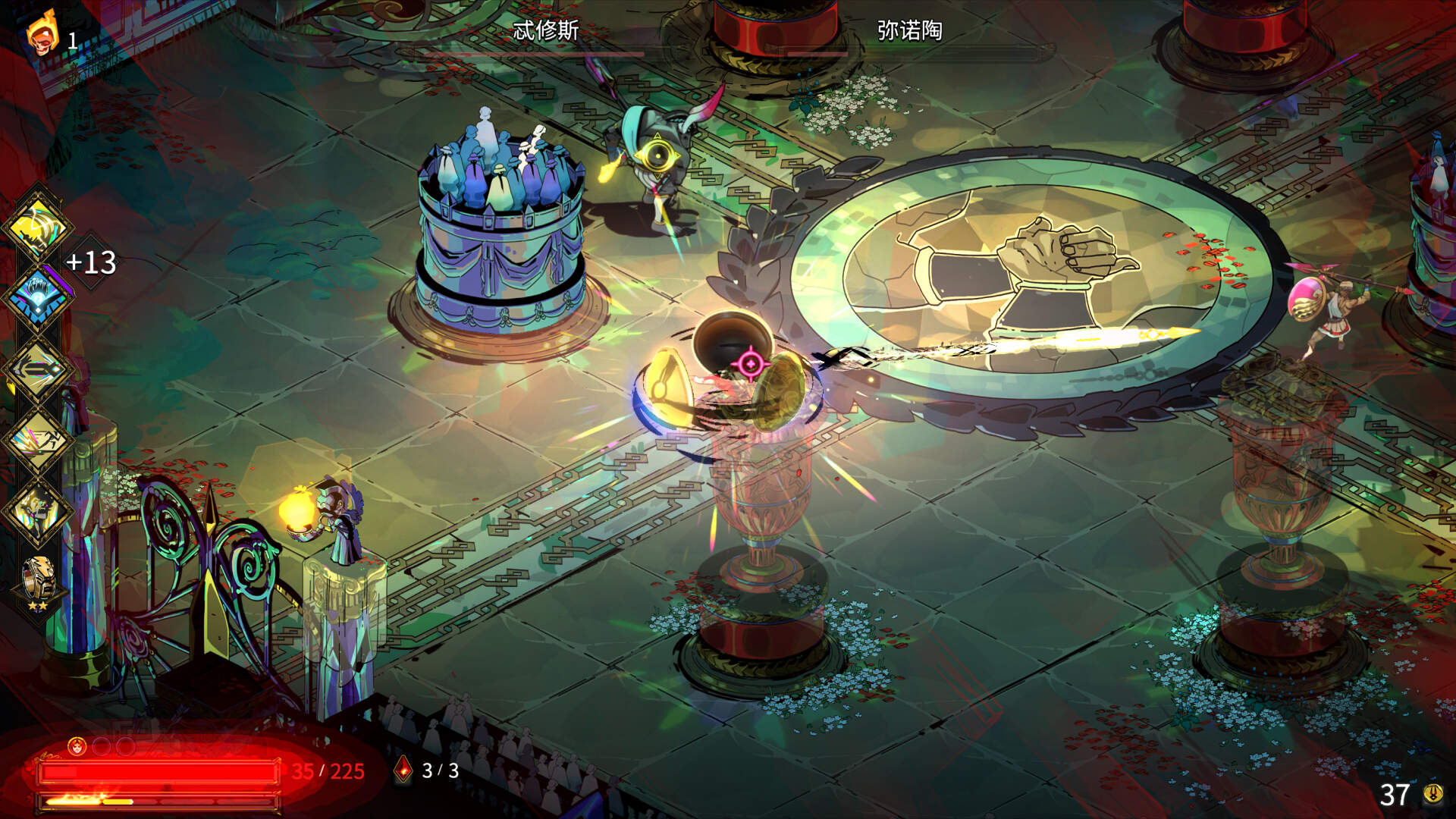Click the blue special boon icon
Image resolution: width=1456 pixels, height=819 pixels.
36,297
